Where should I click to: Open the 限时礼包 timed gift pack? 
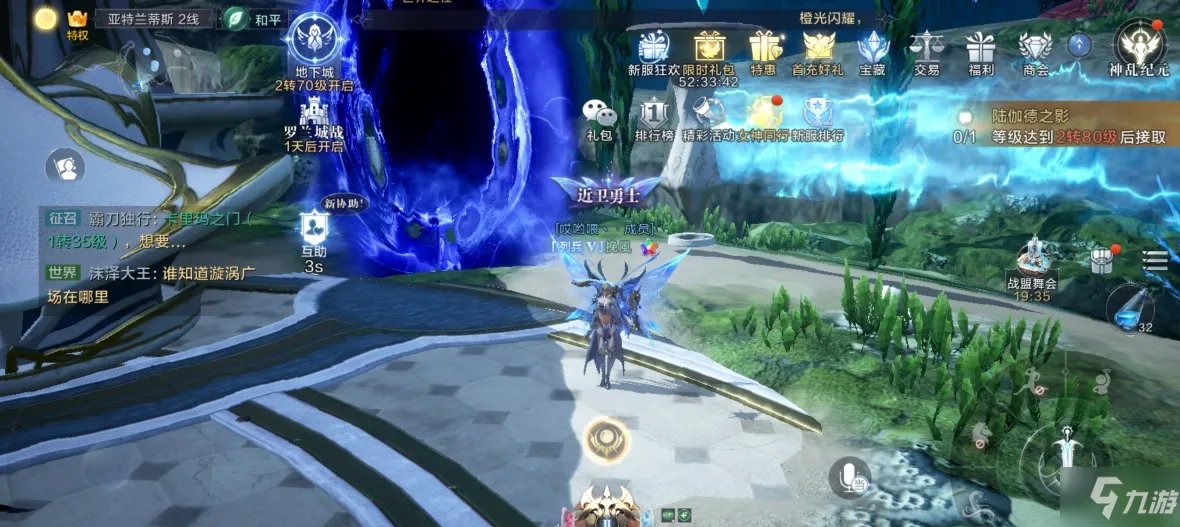point(708,48)
